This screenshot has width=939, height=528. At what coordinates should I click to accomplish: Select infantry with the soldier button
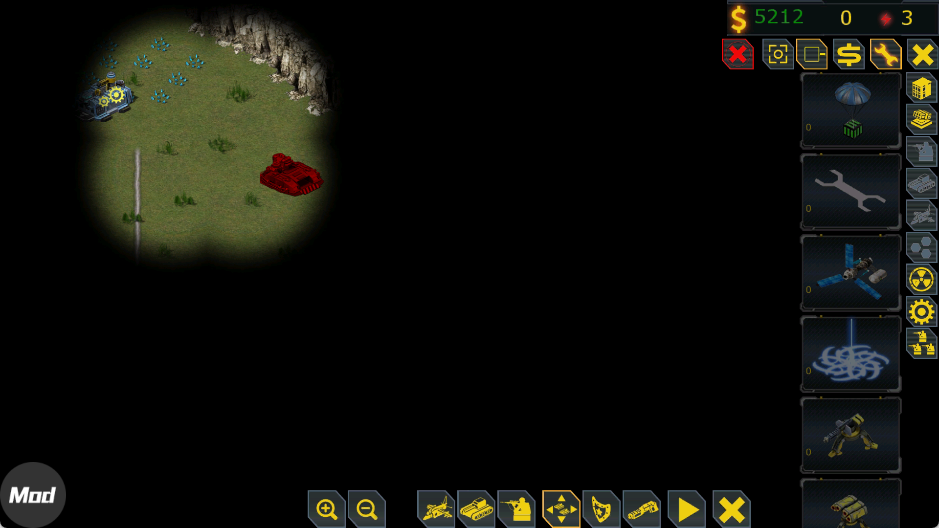[517, 509]
